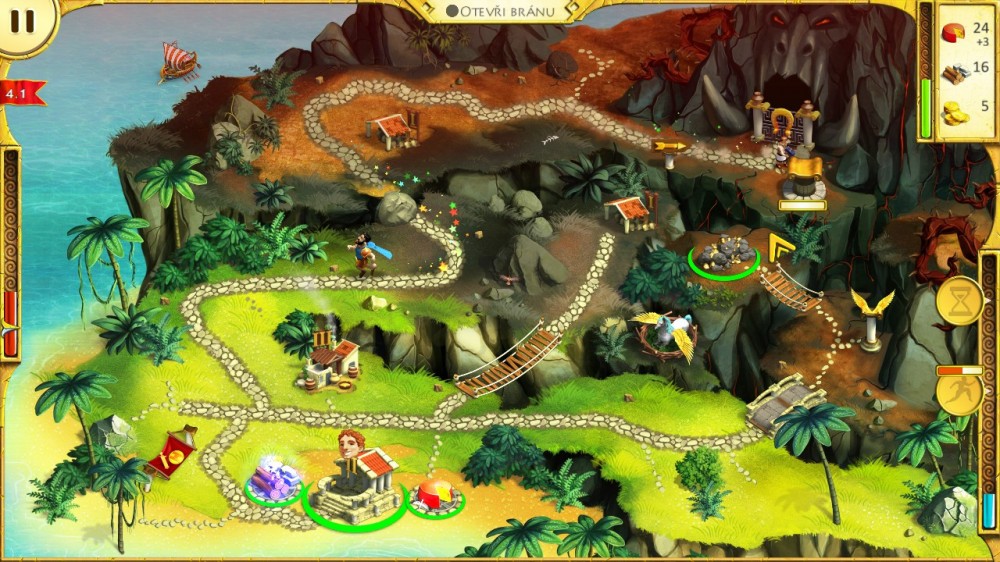Screen dimensions: 1000x562
Task: Collect the circled food pile
Action: coord(435,496)
